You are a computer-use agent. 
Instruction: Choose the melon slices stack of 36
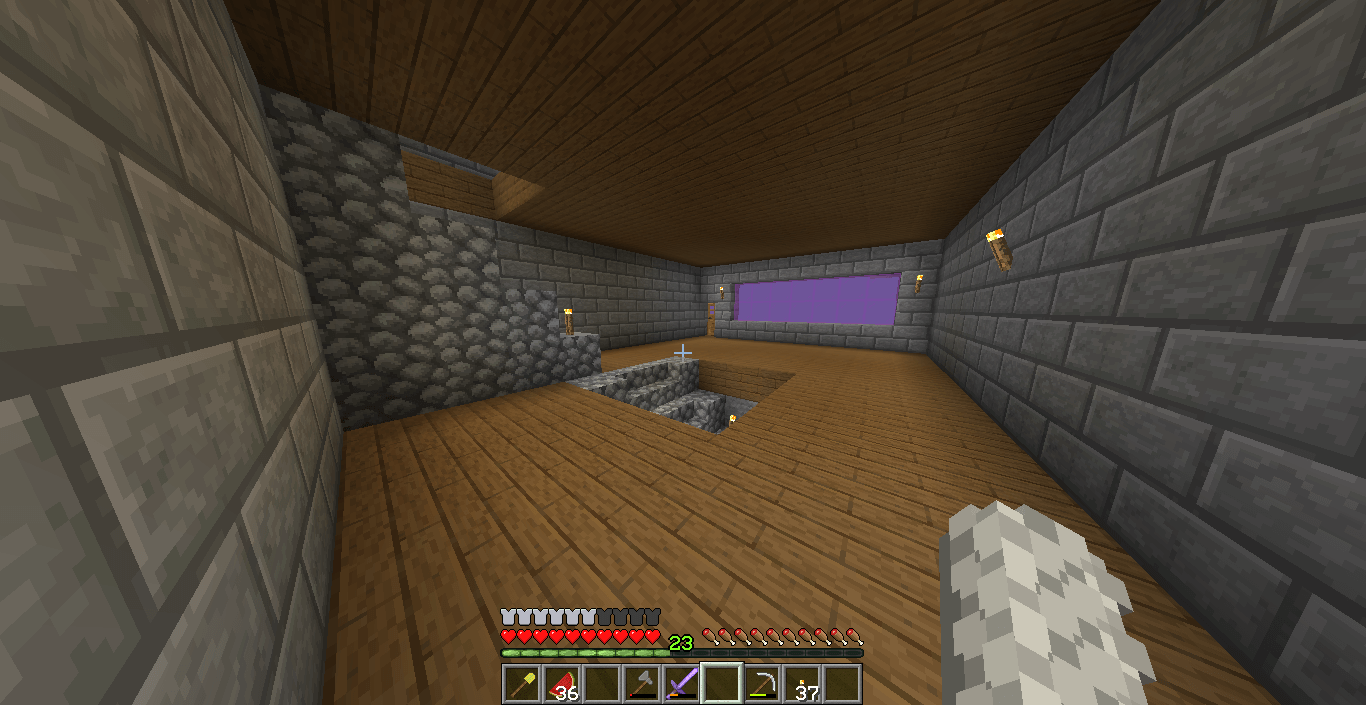562,684
